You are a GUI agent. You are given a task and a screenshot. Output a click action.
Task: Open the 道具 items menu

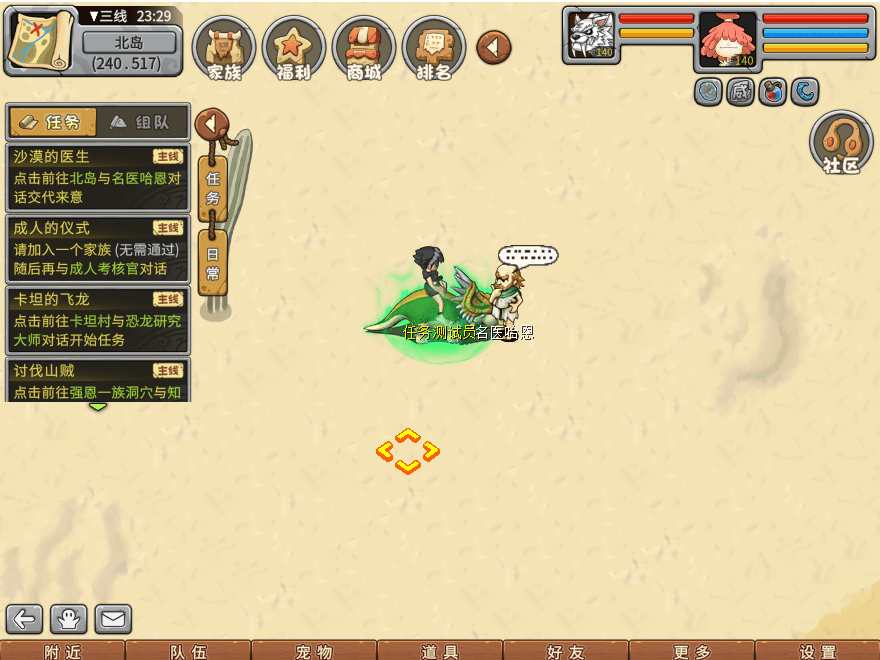440,651
